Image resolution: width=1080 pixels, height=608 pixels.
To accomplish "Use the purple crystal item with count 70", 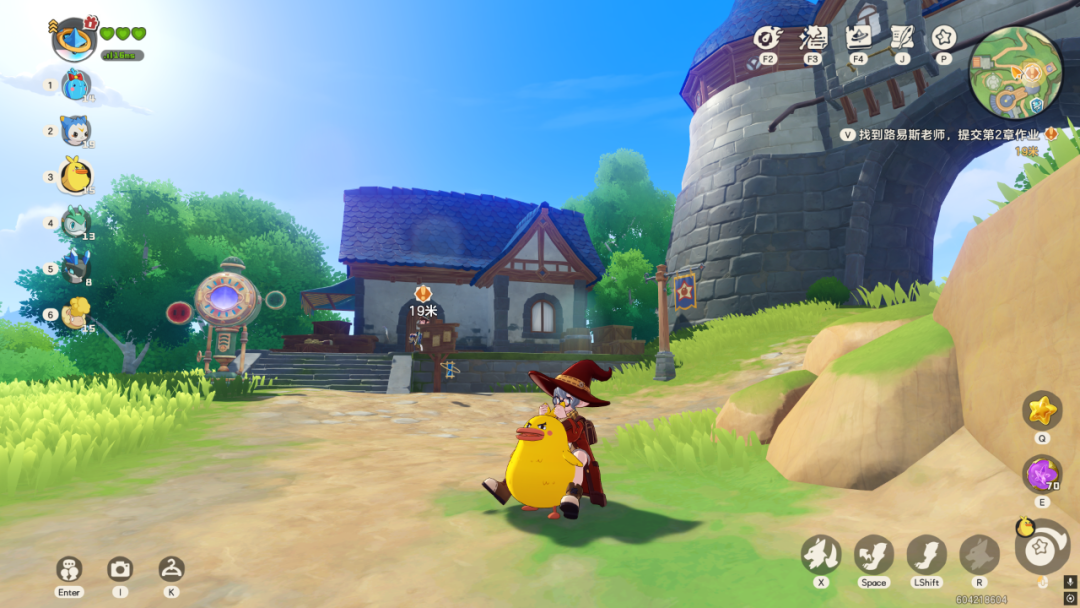I will [x=1042, y=474].
